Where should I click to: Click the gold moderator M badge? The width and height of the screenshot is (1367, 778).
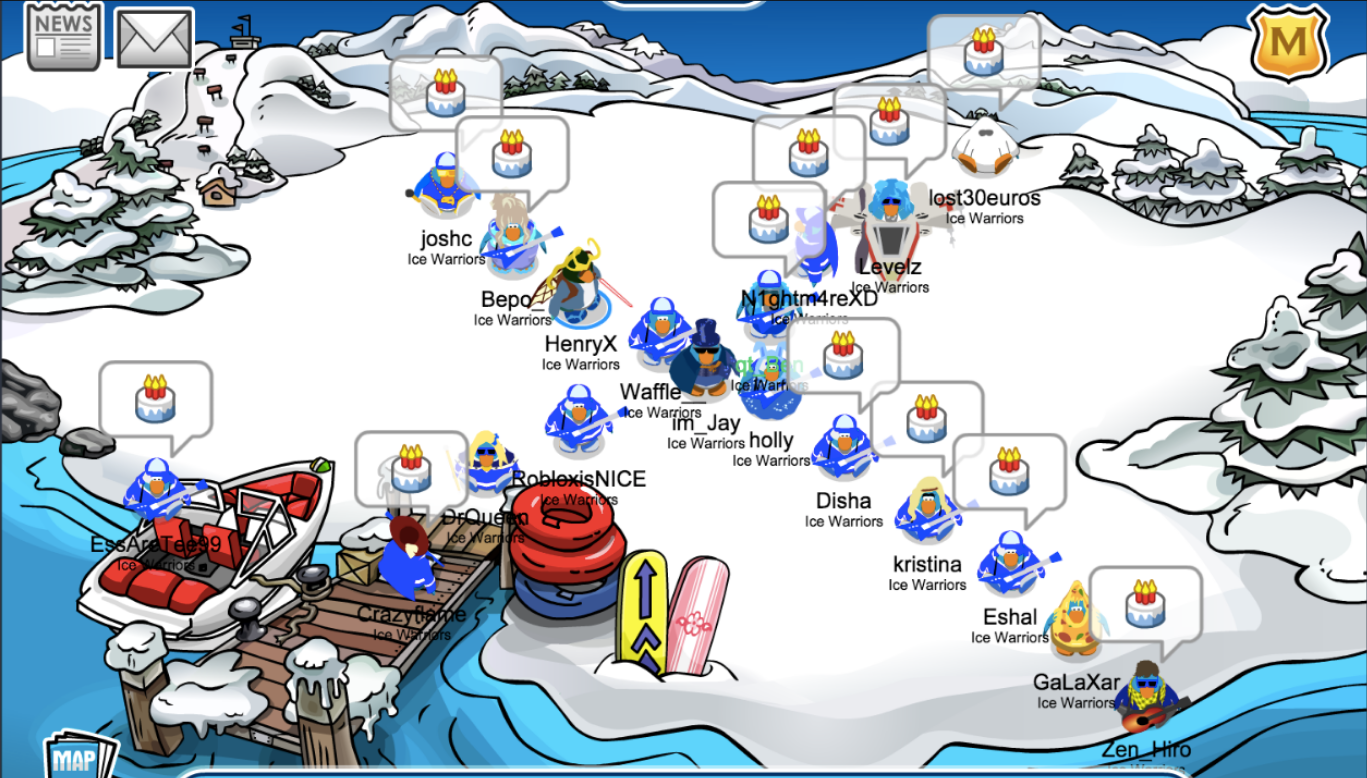pos(1288,42)
